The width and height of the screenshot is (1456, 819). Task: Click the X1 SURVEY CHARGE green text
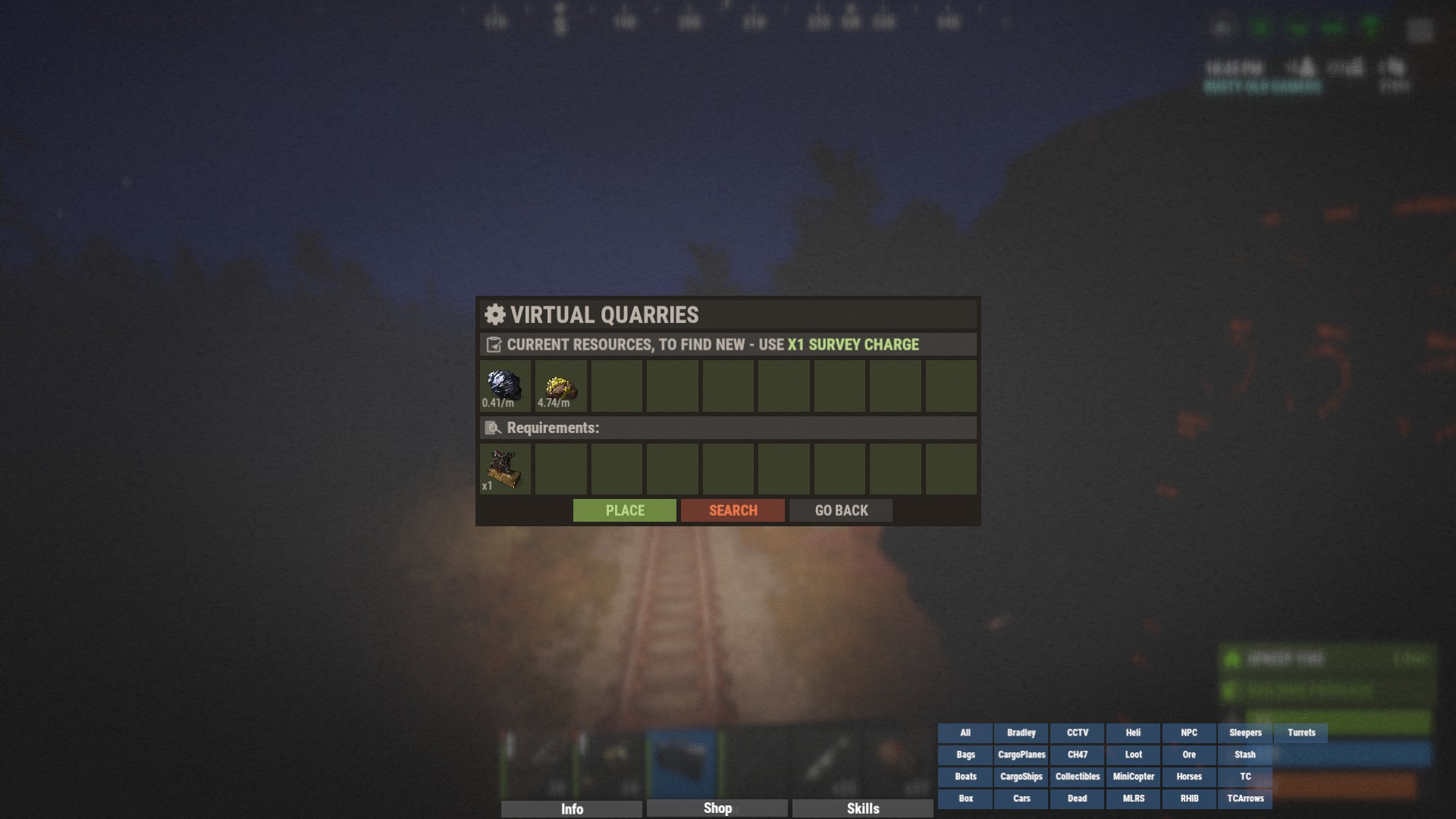[x=852, y=344]
